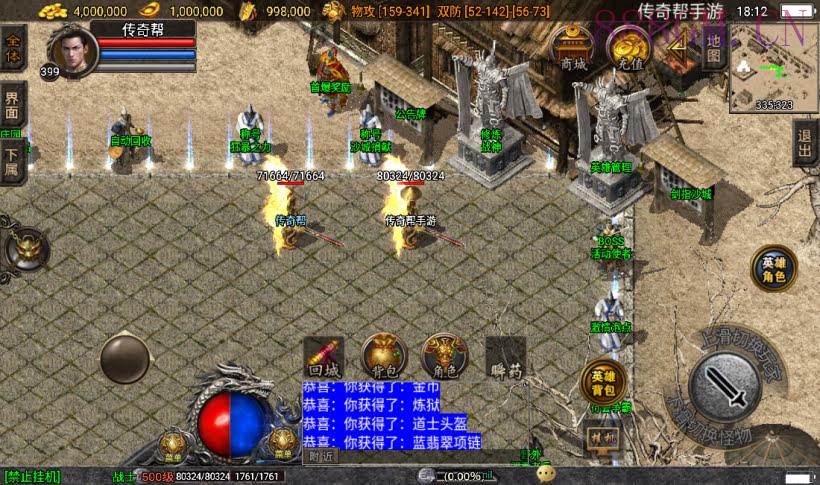Open the chat bubble emoji icon
Screen dimensions: 820x485
[x=546, y=474]
